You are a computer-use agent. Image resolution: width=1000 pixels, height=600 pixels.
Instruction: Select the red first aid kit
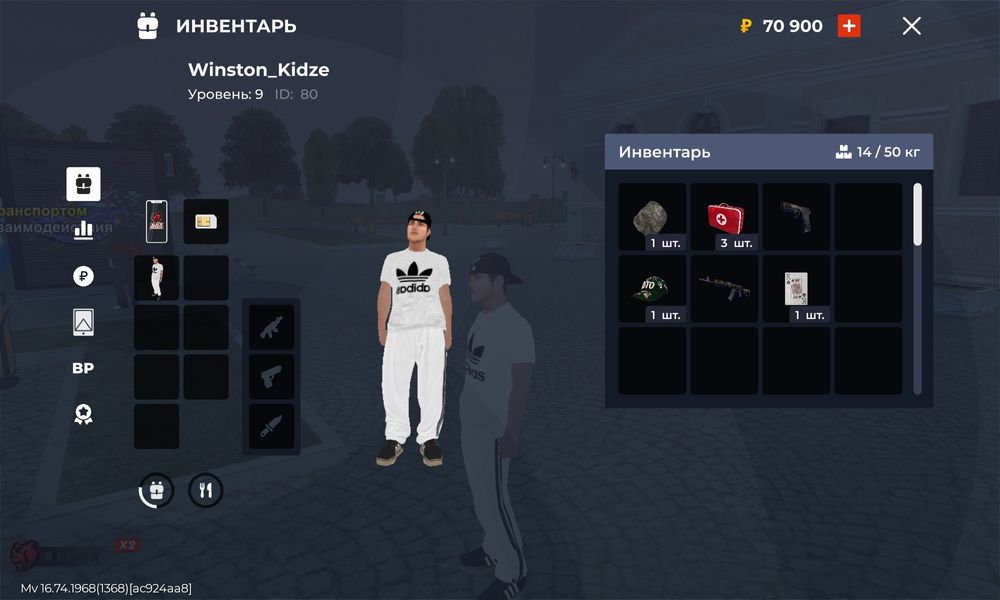point(724,216)
